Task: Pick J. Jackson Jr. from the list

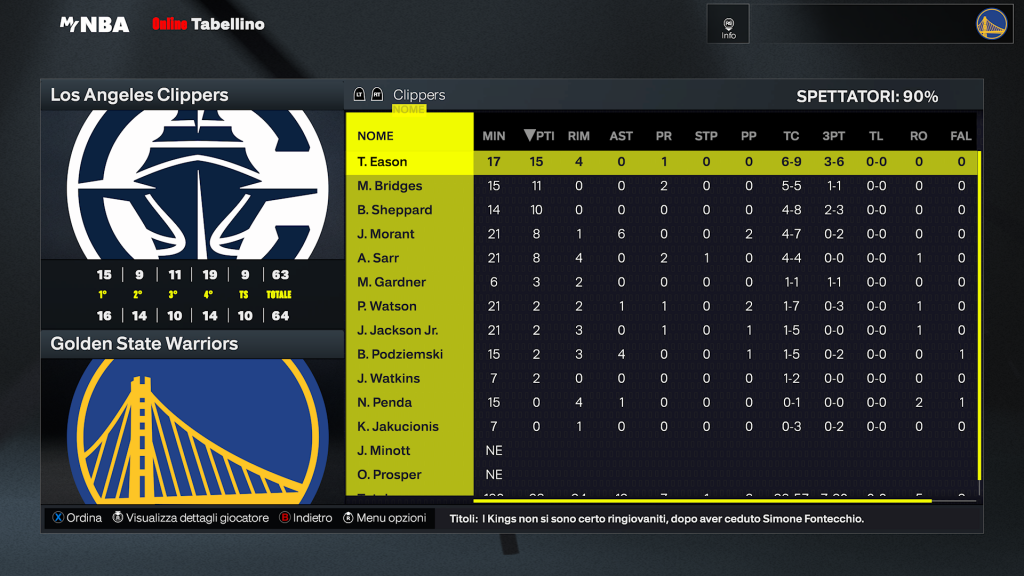Action: pyautogui.click(x=398, y=330)
